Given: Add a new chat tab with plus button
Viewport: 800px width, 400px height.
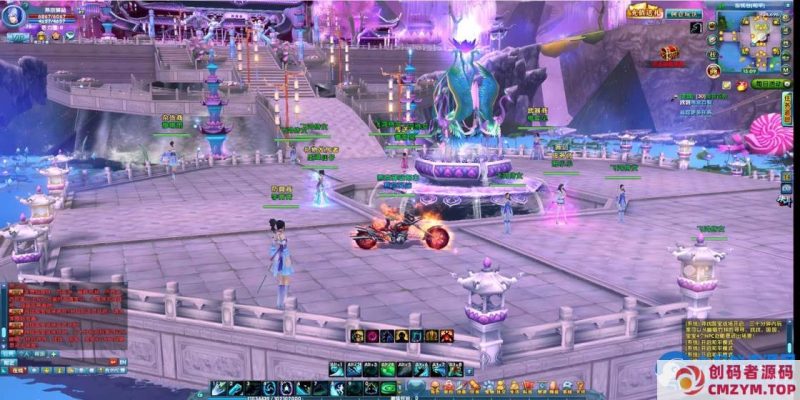Looking at the screenshot, I should pyautogui.click(x=52, y=354).
